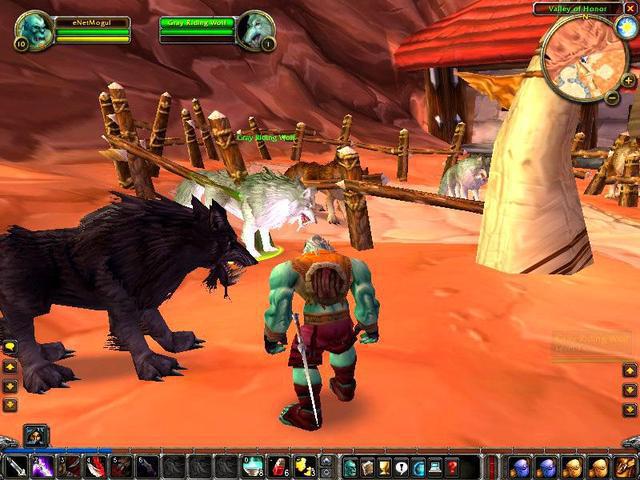Open the world map globe button
Screen dimensions: 640x480
(418, 466)
